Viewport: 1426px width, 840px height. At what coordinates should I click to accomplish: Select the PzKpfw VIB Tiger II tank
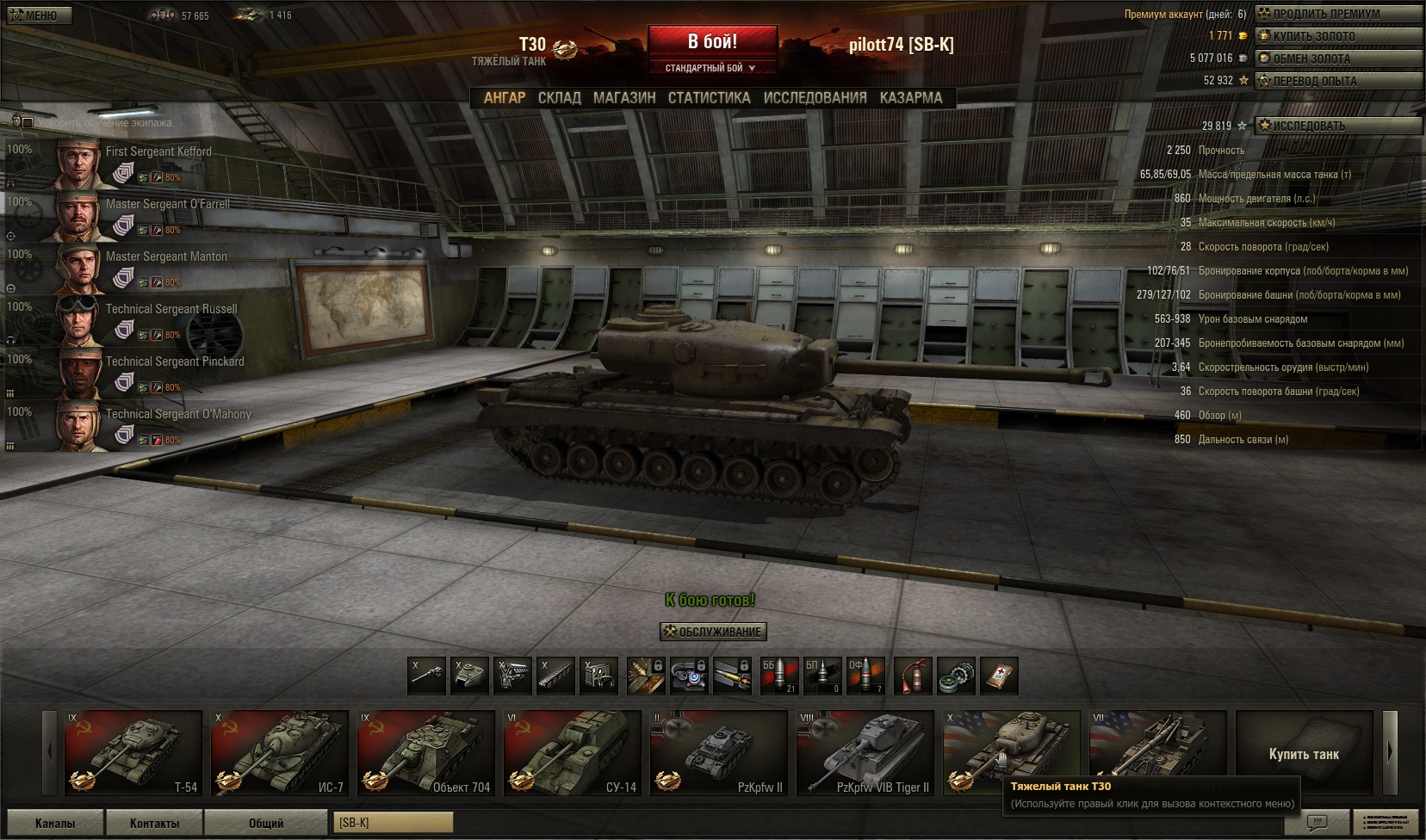click(x=865, y=752)
